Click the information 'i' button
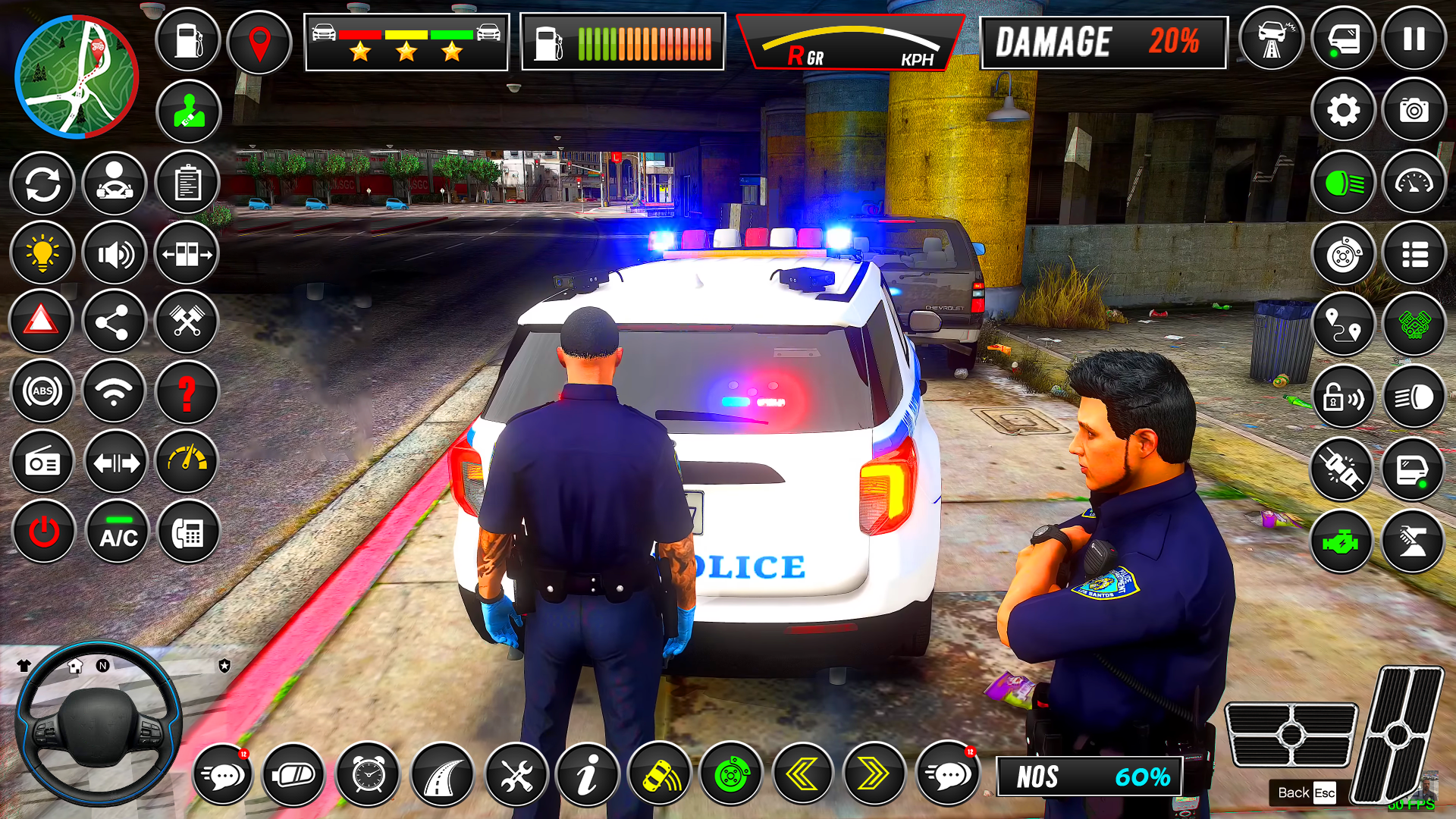The image size is (1456, 819). [x=587, y=775]
